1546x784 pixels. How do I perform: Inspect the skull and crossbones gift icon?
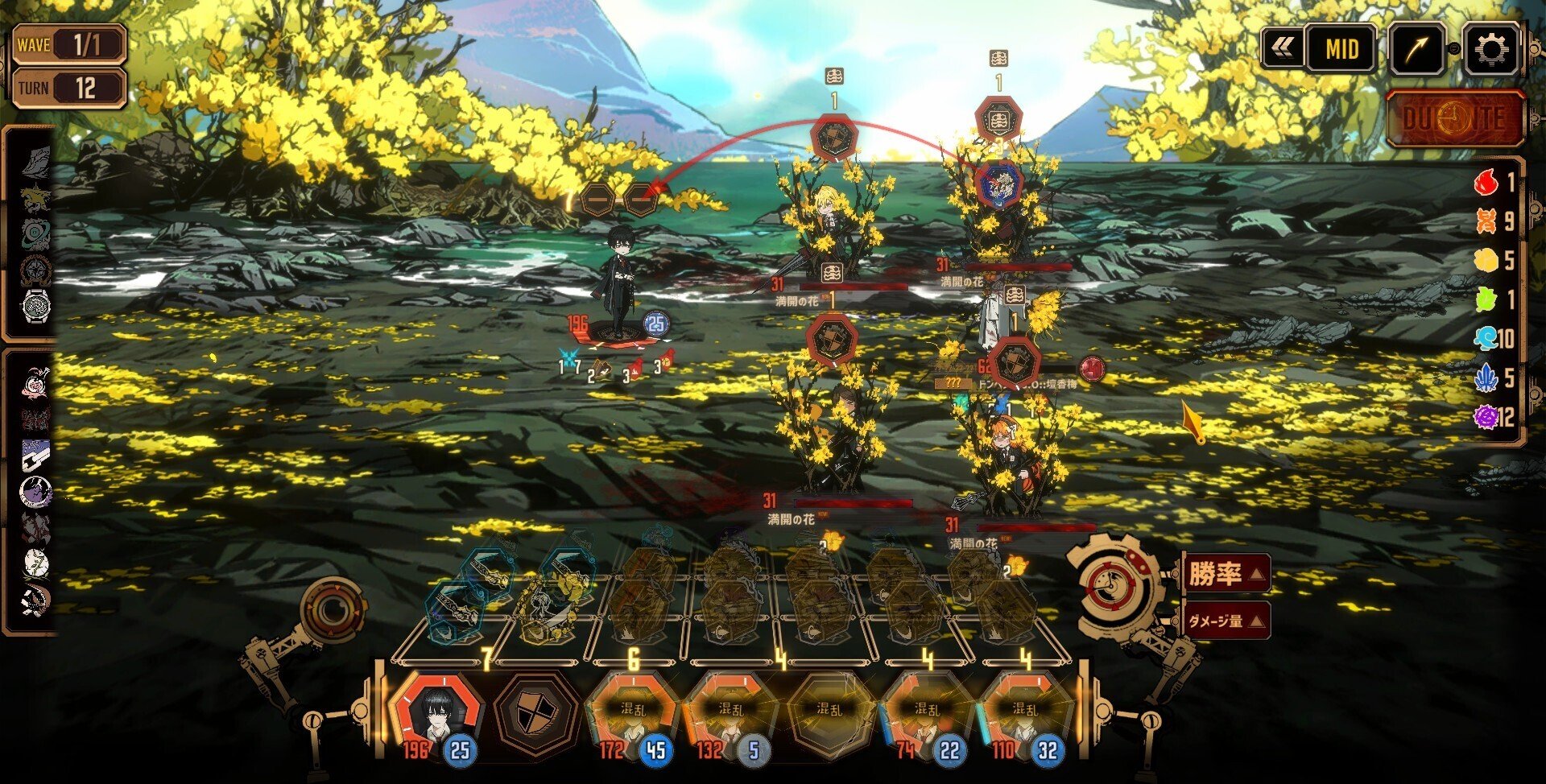(35, 600)
